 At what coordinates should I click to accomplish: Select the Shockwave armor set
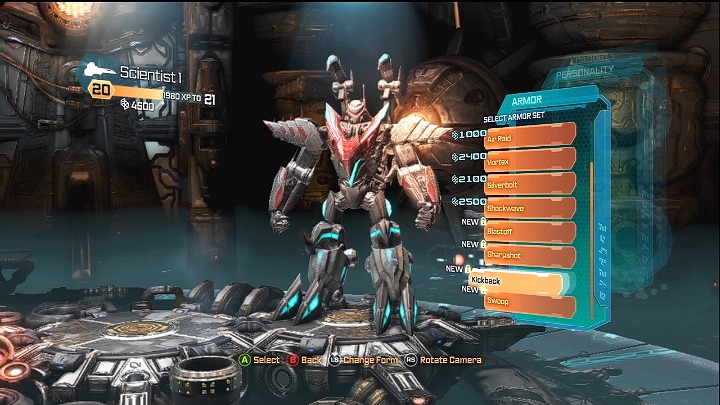530,208
